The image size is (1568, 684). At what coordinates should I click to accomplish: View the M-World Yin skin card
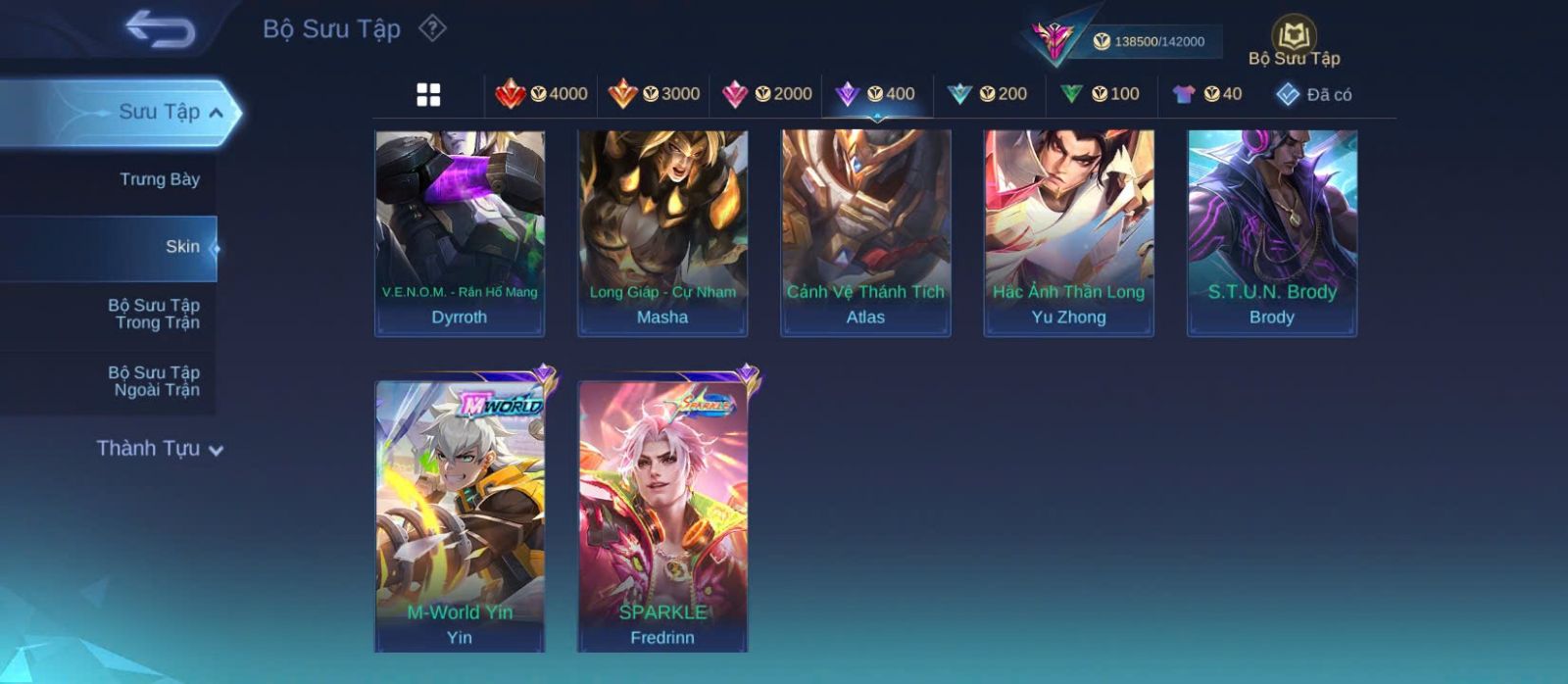460,514
